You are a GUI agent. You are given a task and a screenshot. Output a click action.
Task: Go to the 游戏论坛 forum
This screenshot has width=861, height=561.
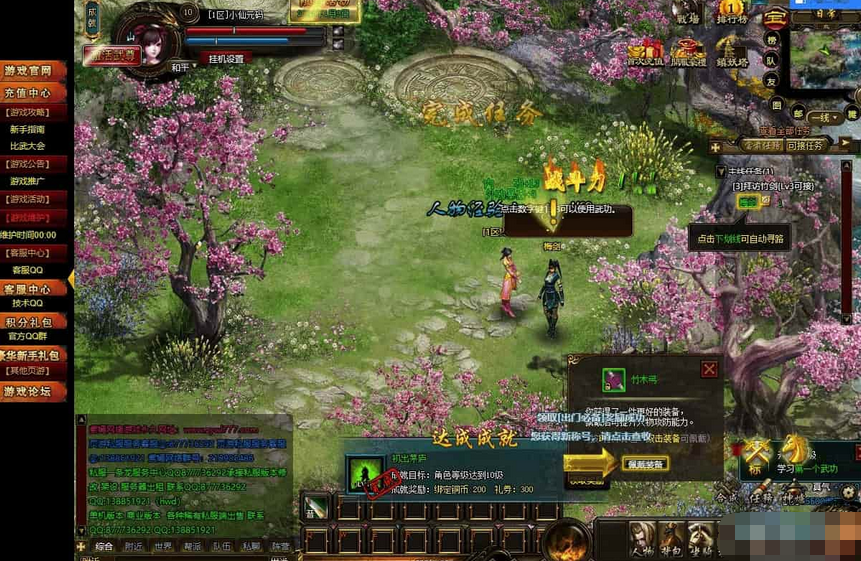point(34,391)
